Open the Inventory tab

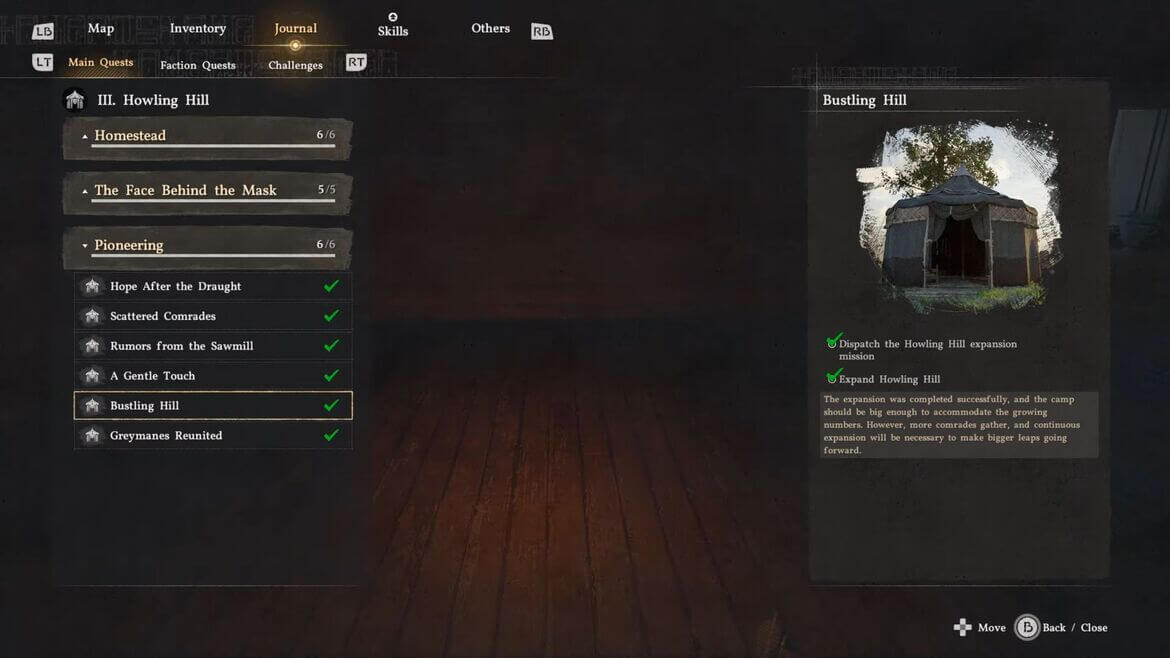coord(198,28)
